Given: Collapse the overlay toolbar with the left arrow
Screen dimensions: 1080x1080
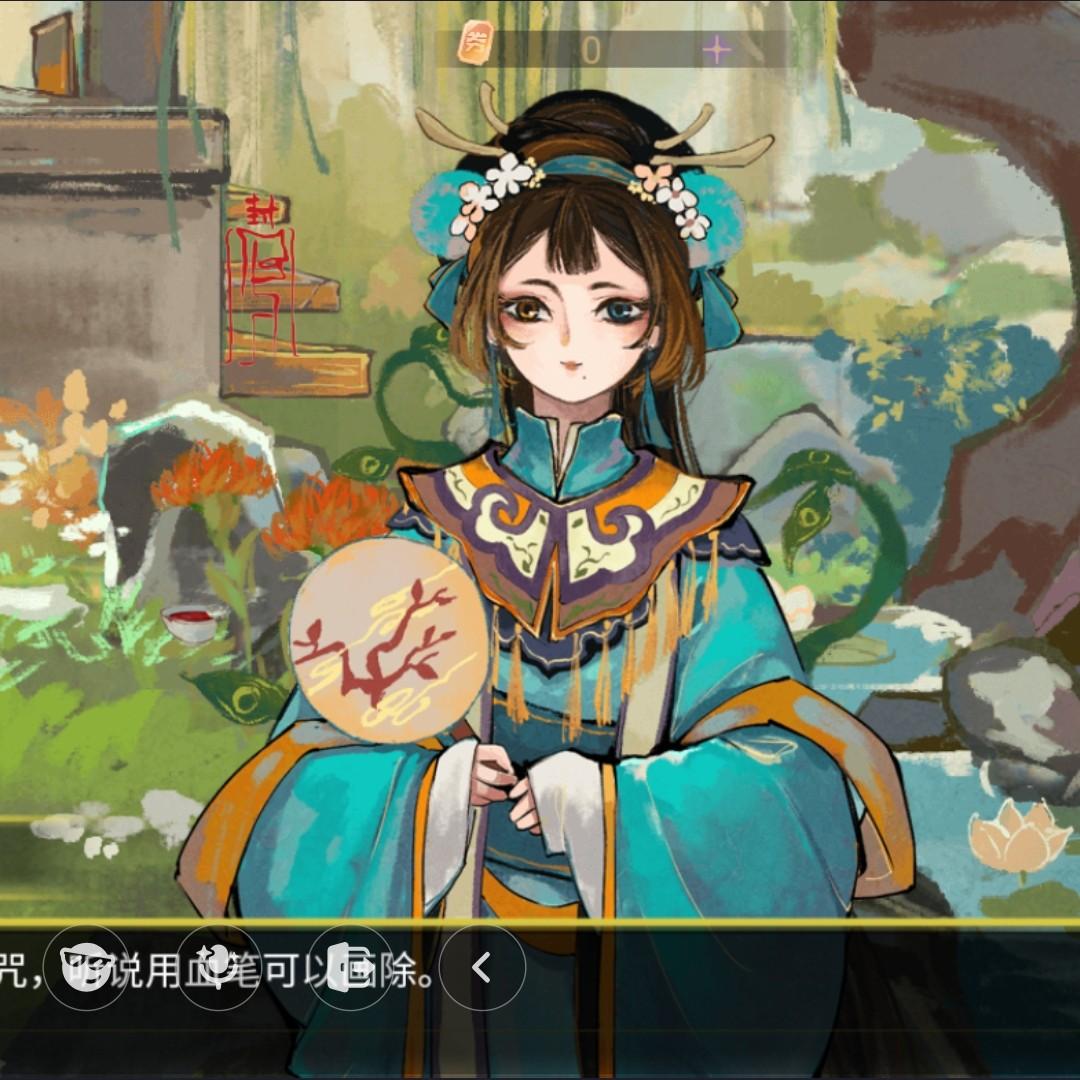Looking at the screenshot, I should (x=482, y=967).
